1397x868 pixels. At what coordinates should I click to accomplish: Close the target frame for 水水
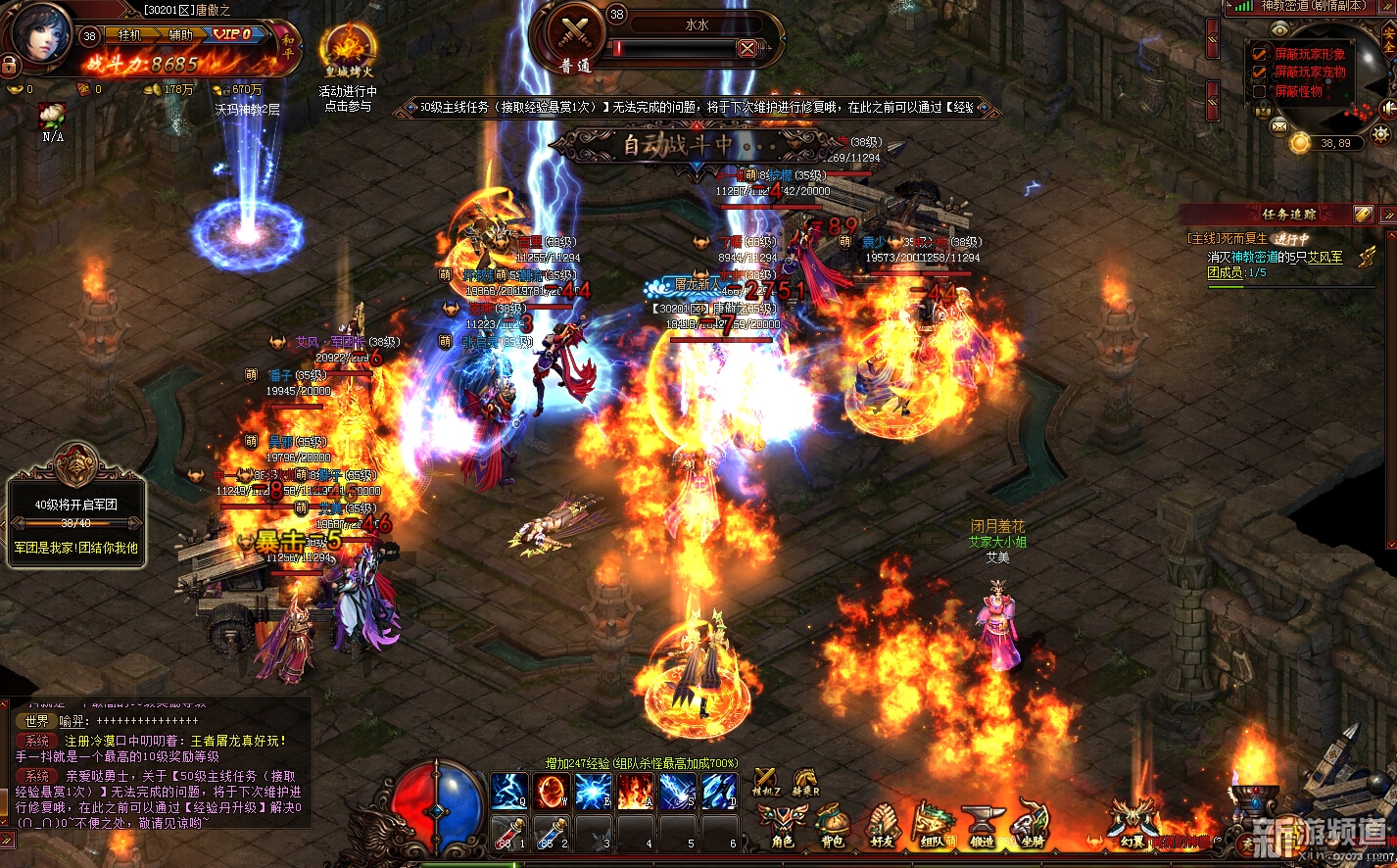pyautogui.click(x=747, y=48)
